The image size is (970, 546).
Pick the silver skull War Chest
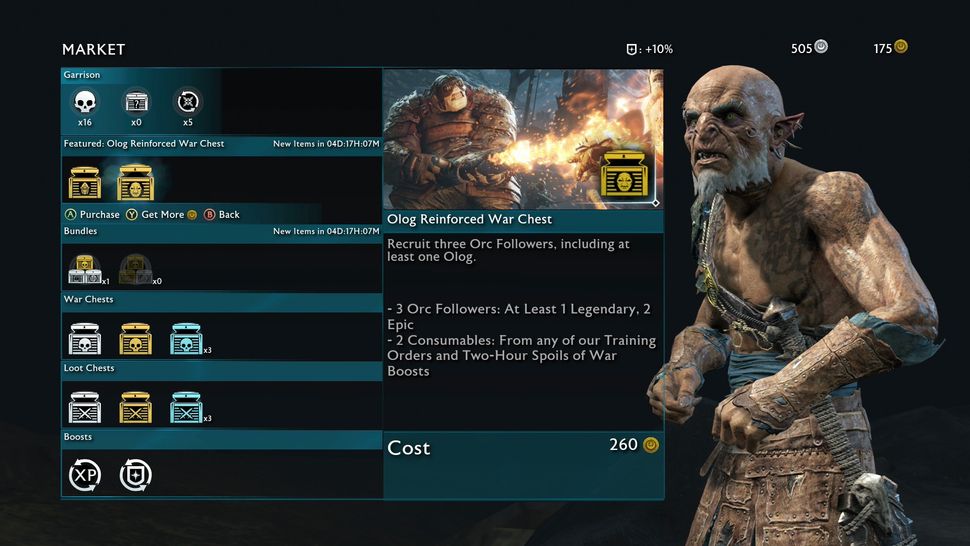coord(85,339)
